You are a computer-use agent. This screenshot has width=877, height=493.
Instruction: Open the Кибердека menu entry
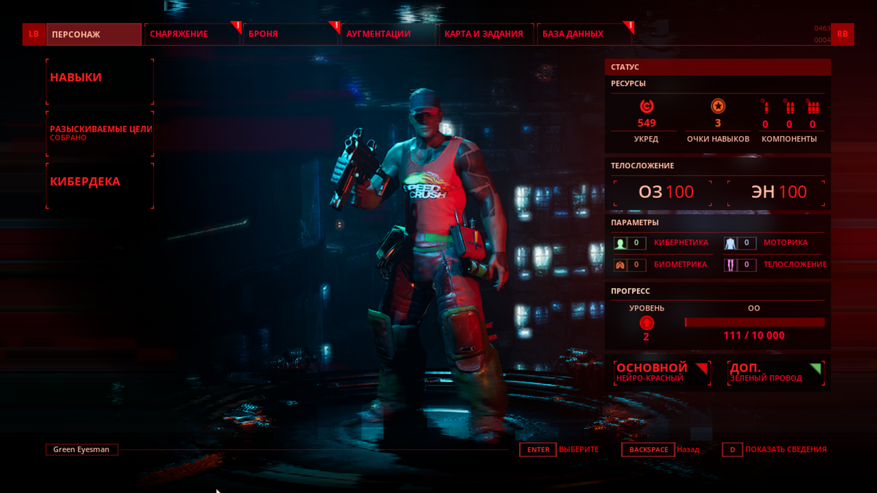[x=99, y=182]
